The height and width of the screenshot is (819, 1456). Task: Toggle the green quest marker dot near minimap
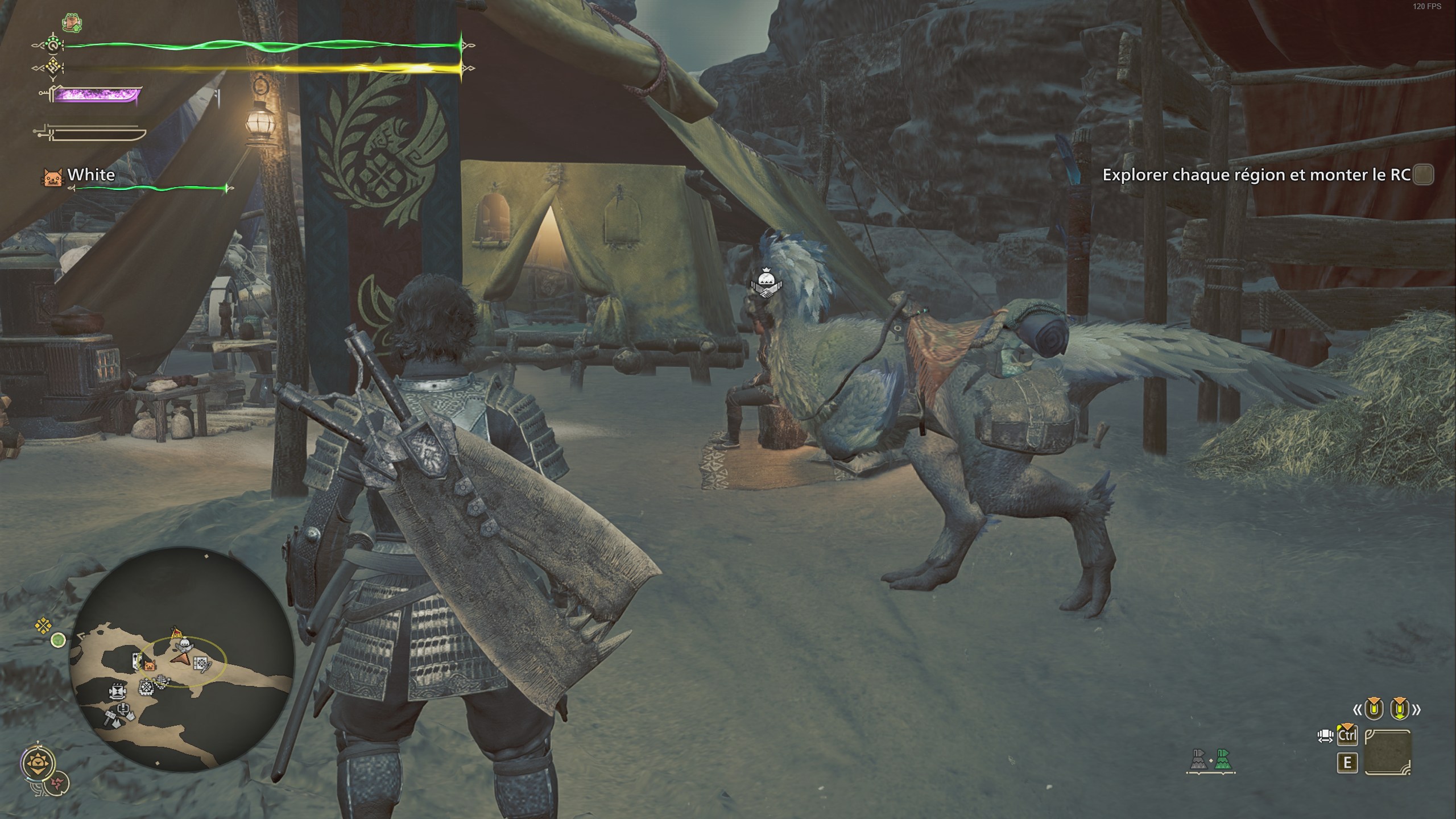click(x=59, y=640)
